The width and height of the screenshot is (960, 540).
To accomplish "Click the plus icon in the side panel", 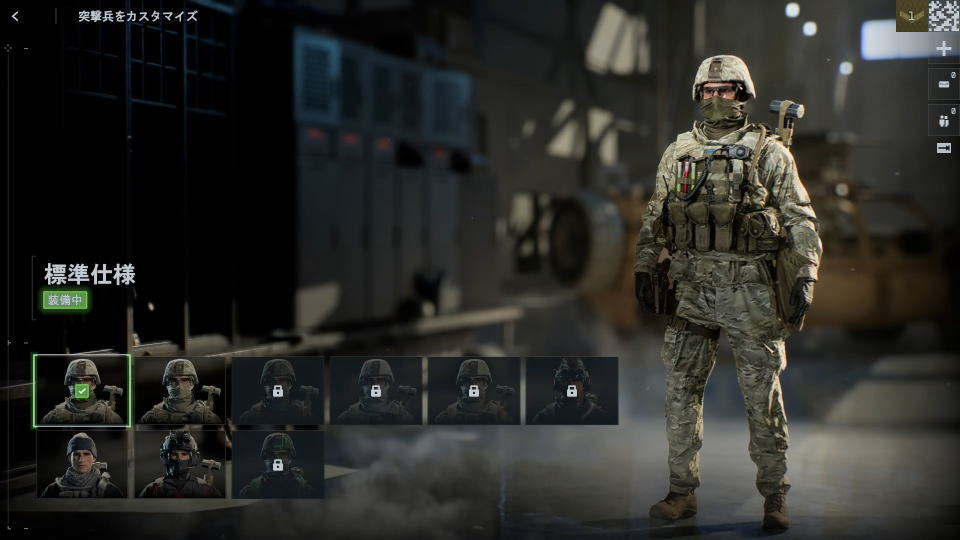I will pyautogui.click(x=944, y=48).
